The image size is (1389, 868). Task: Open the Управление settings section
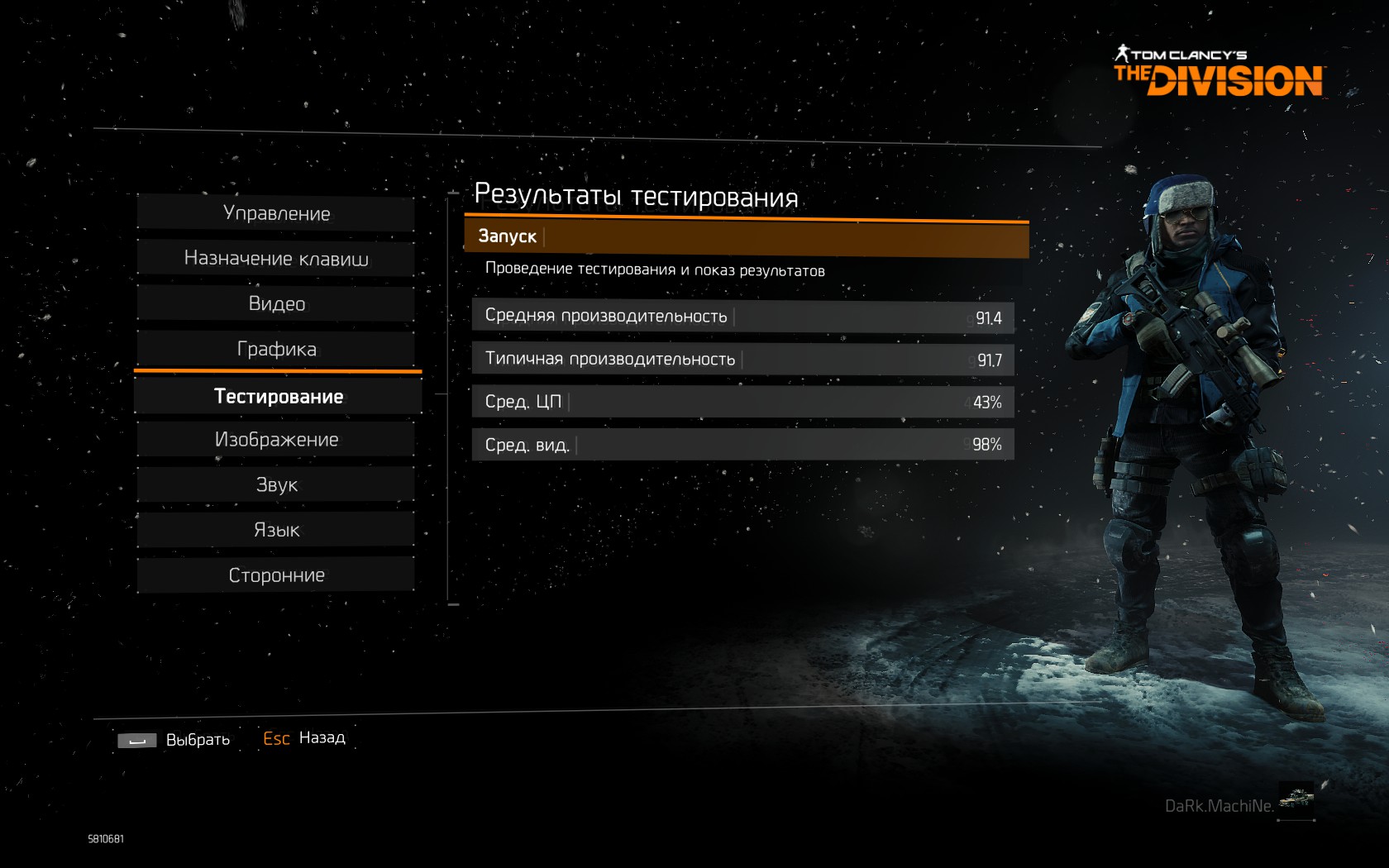tap(276, 213)
